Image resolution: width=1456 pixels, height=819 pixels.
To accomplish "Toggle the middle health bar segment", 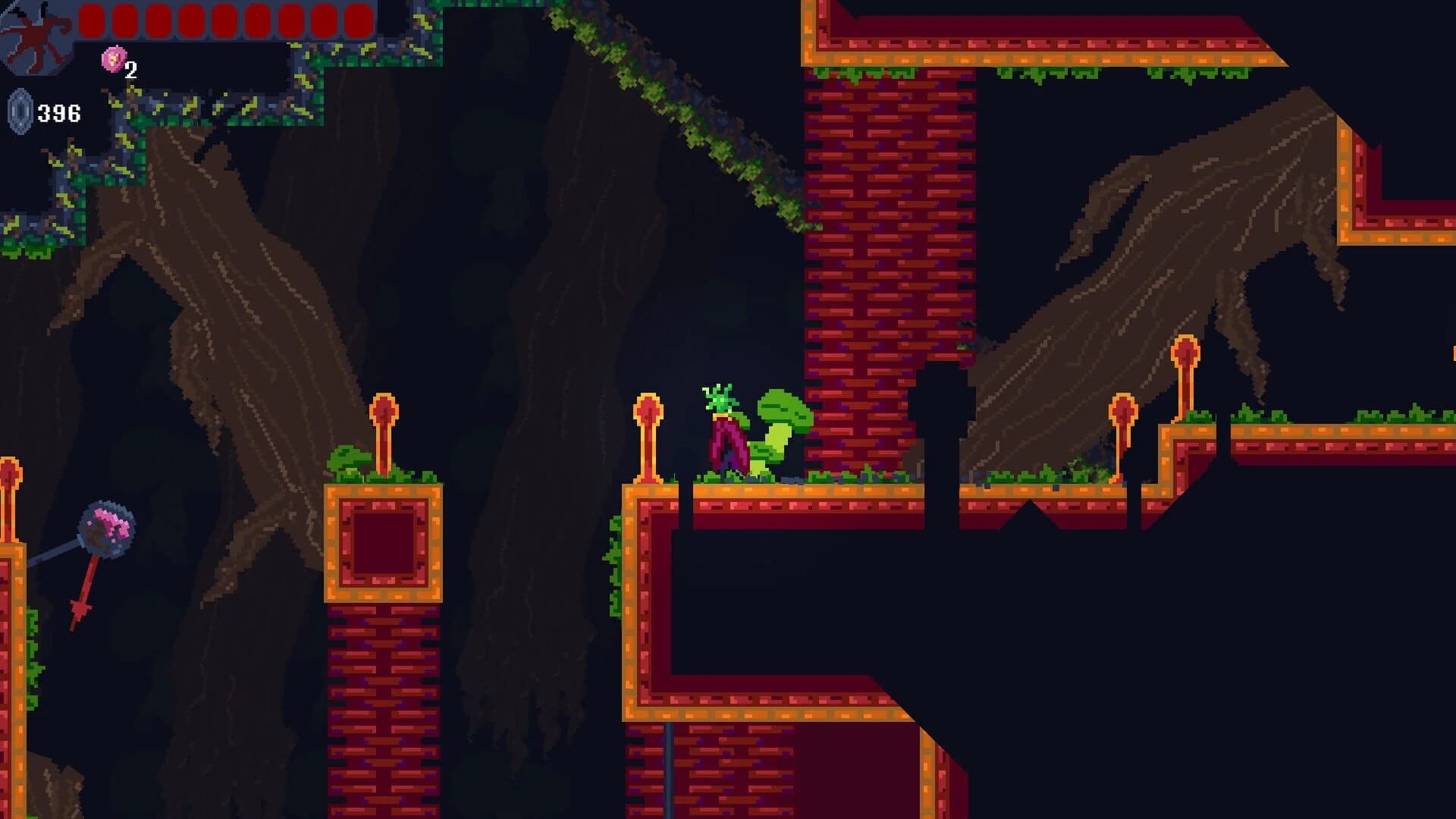I will 224,19.
